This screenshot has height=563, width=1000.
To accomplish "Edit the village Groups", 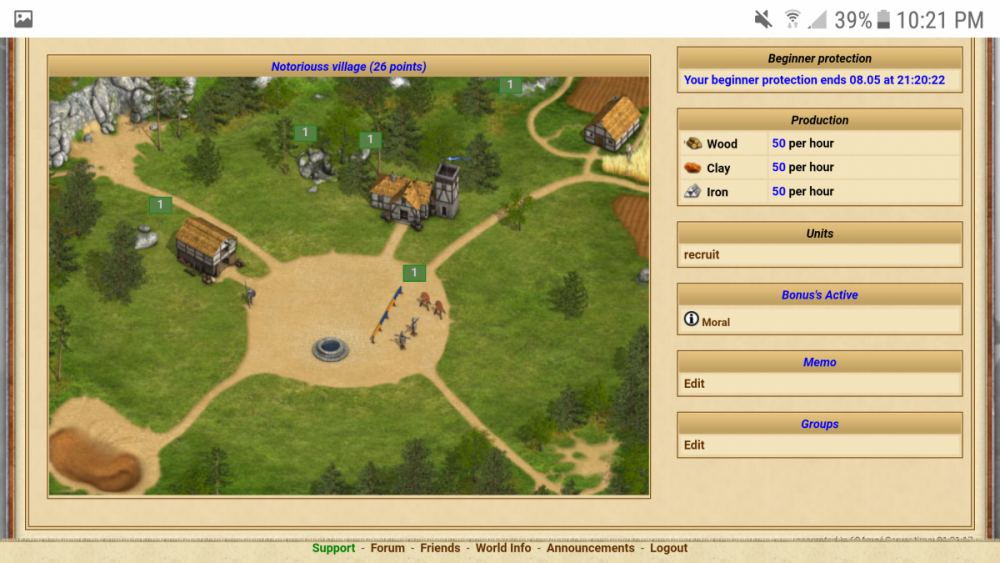I will 694,446.
